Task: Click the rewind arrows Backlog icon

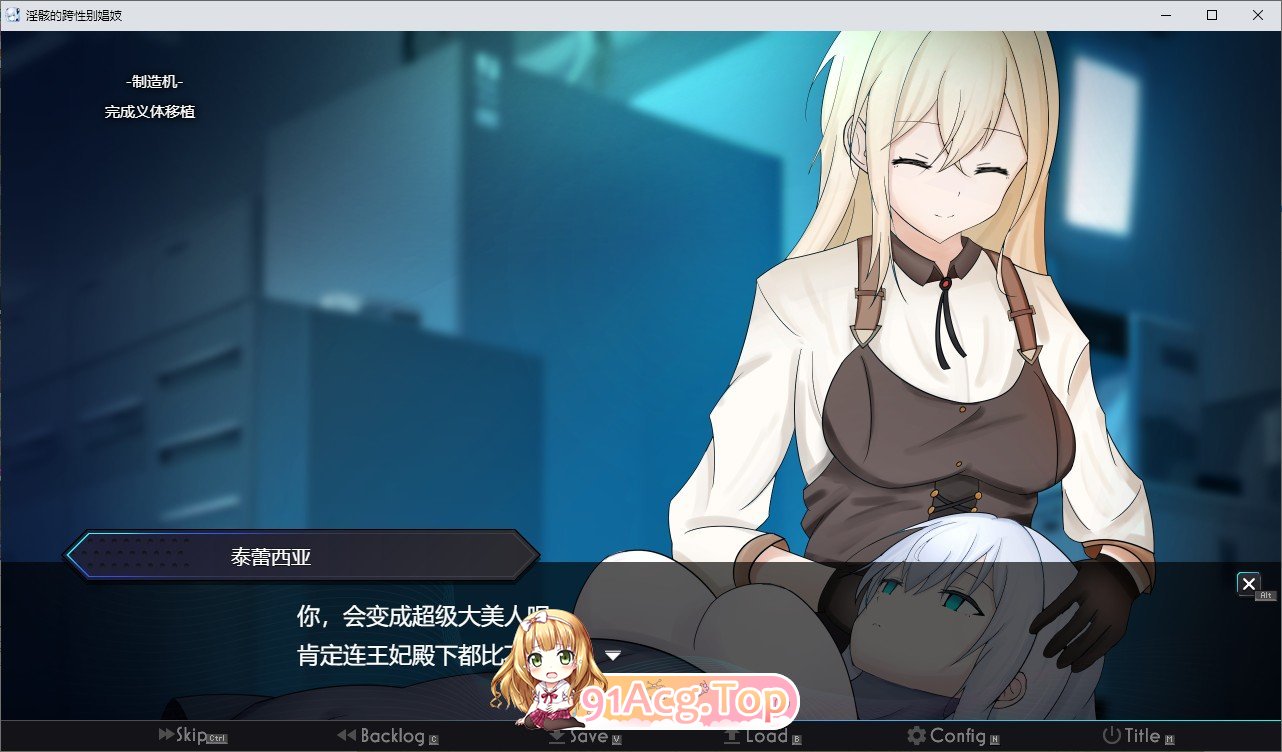Action: pyautogui.click(x=347, y=735)
